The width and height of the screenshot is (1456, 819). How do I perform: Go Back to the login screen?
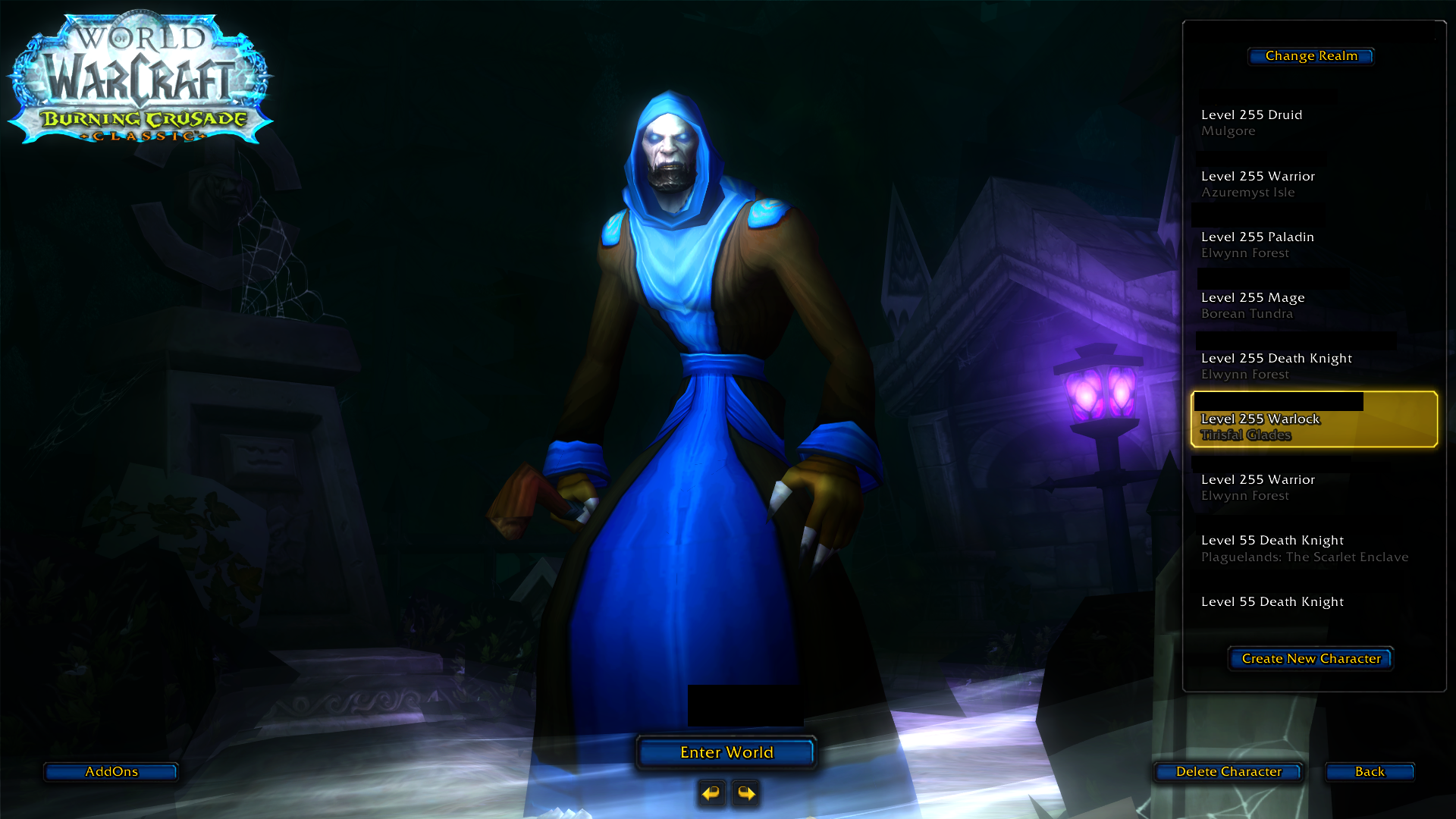pos(1369,771)
